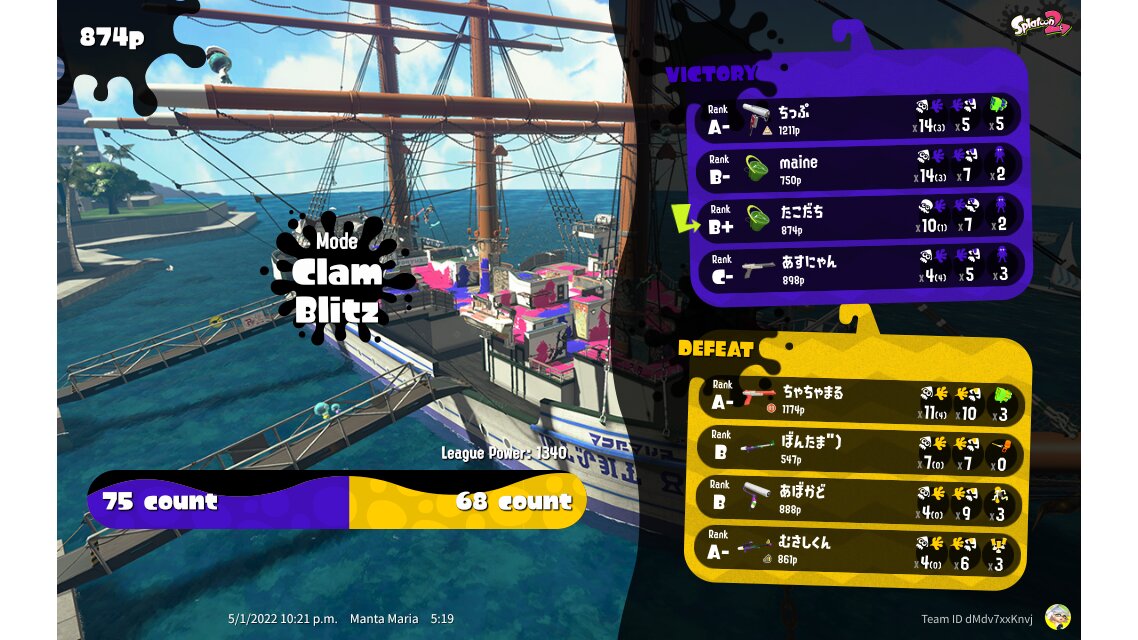Choose あぼかど in the Defeat list
This screenshot has width=1138, height=640.
[858, 500]
